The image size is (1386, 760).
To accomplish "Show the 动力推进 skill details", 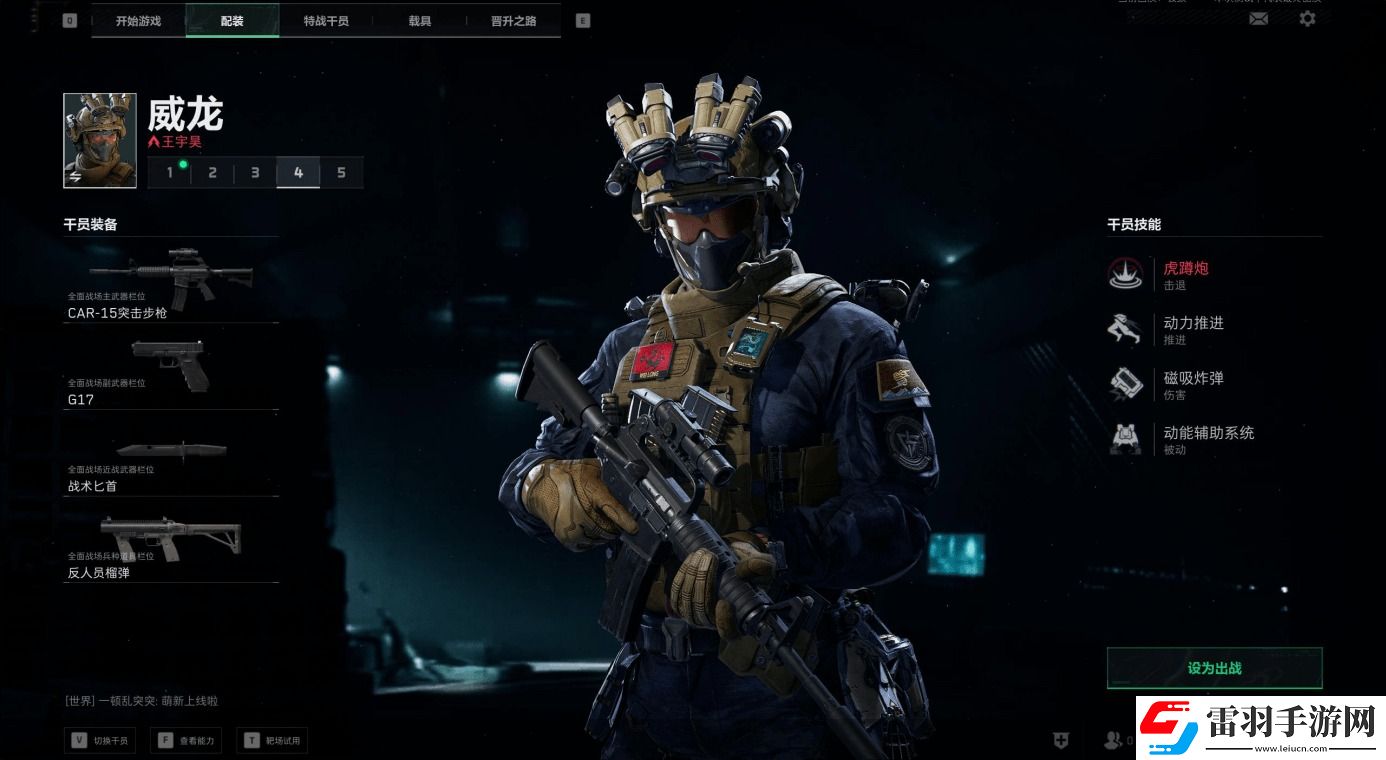I will click(1192, 329).
